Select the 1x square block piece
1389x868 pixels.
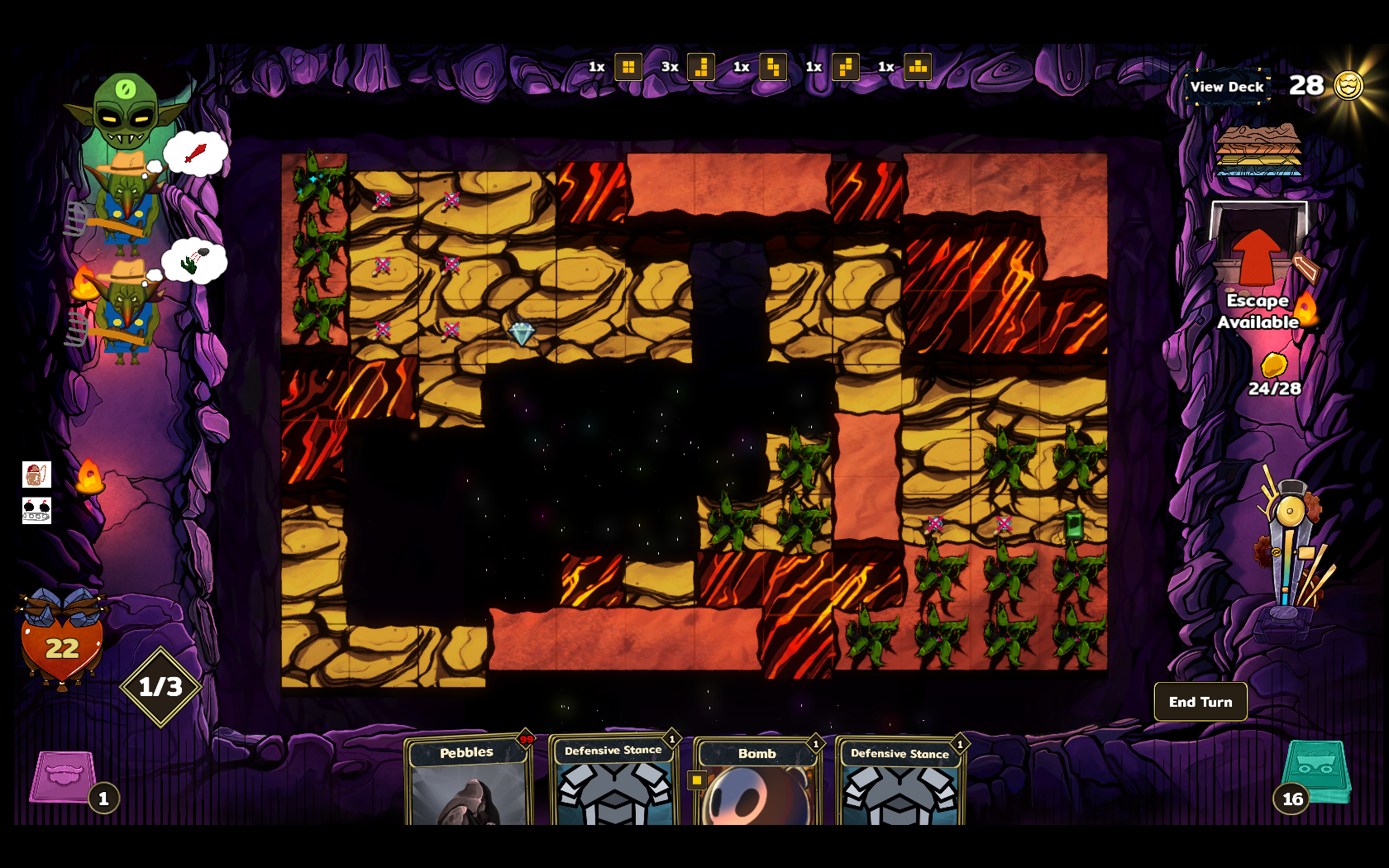[628, 67]
